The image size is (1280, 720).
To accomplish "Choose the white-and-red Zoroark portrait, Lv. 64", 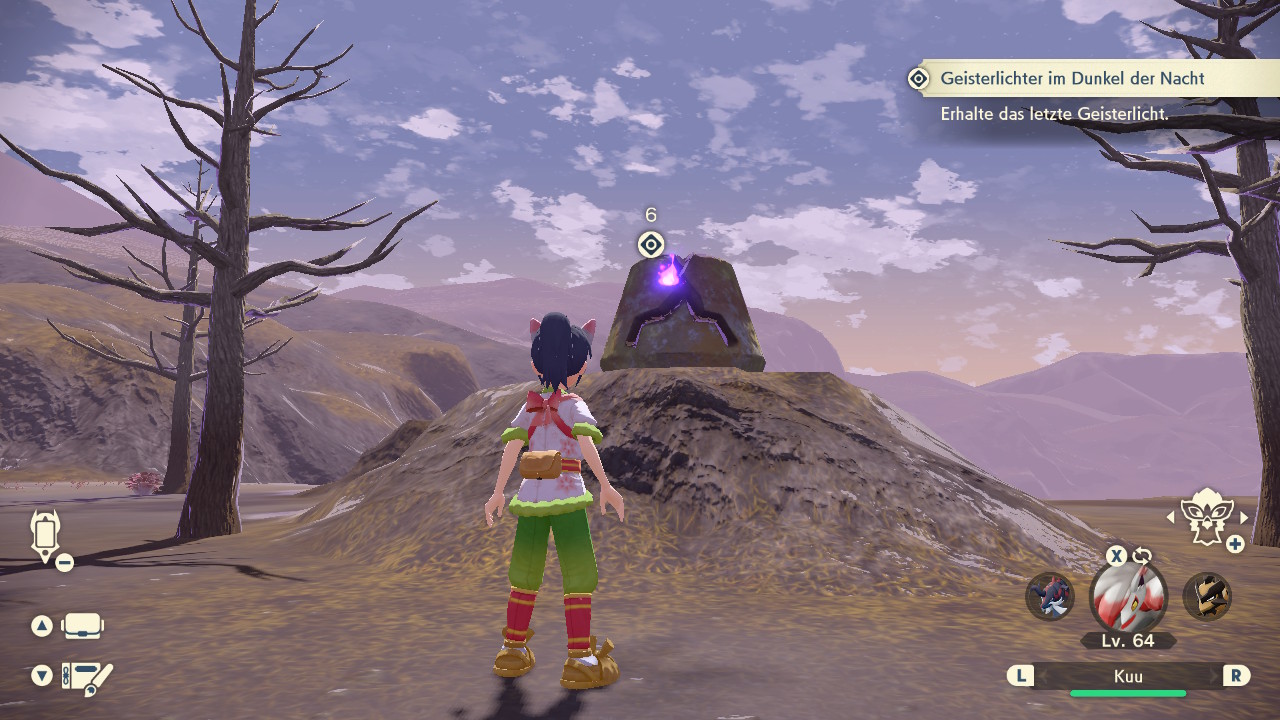I will click(x=1128, y=597).
